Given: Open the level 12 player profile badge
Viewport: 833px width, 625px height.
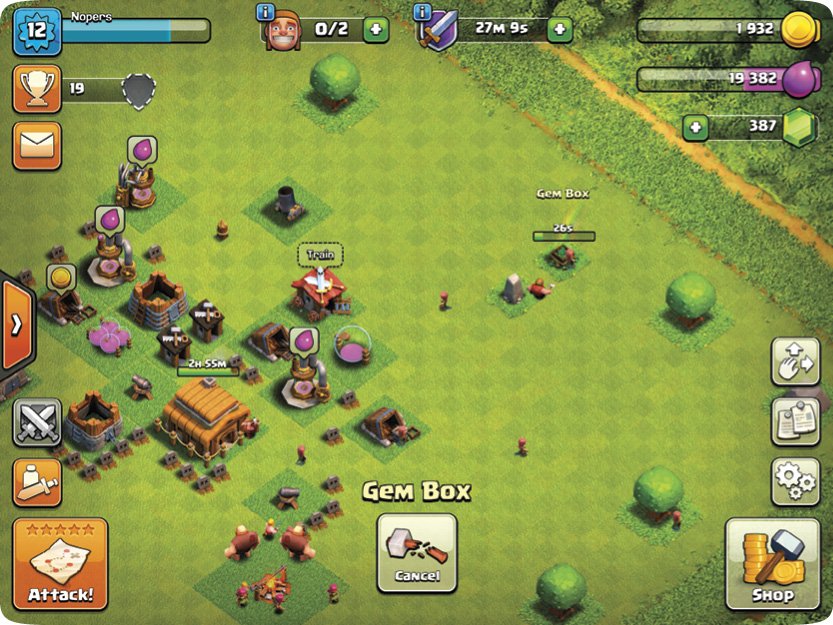Looking at the screenshot, I should pyautogui.click(x=37, y=30).
